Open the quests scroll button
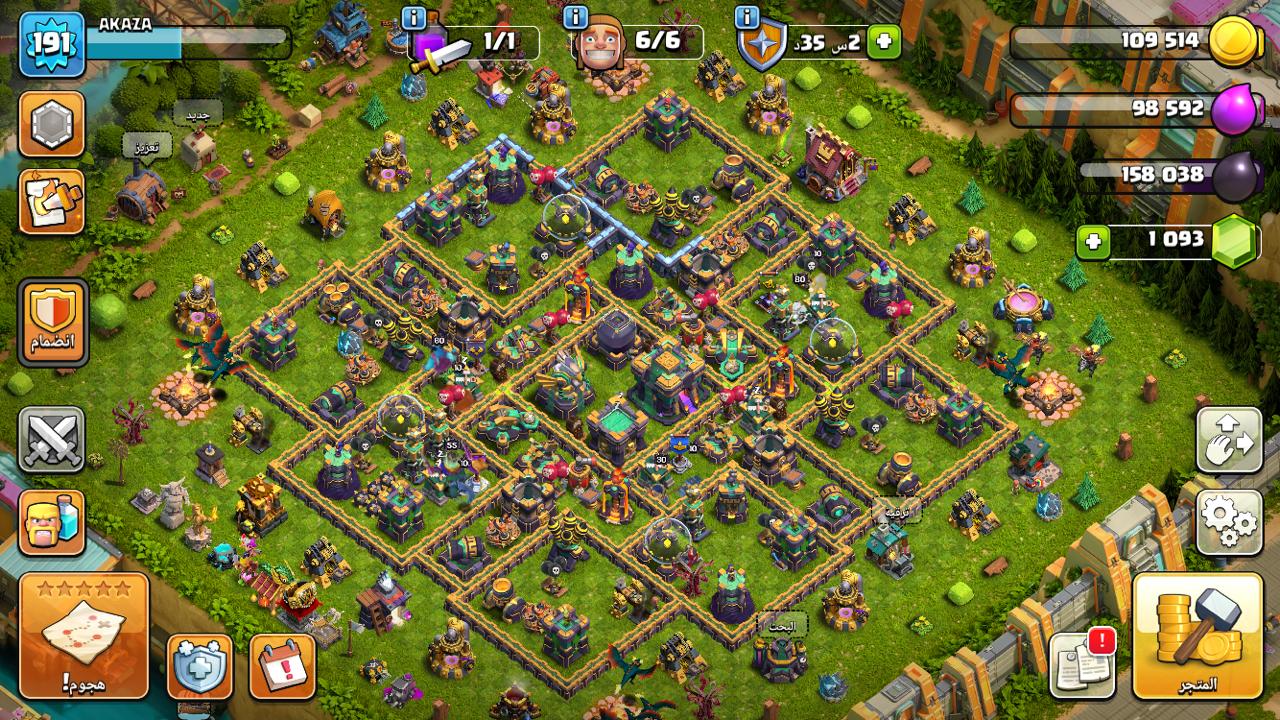This screenshot has width=1280, height=720. coord(51,201)
